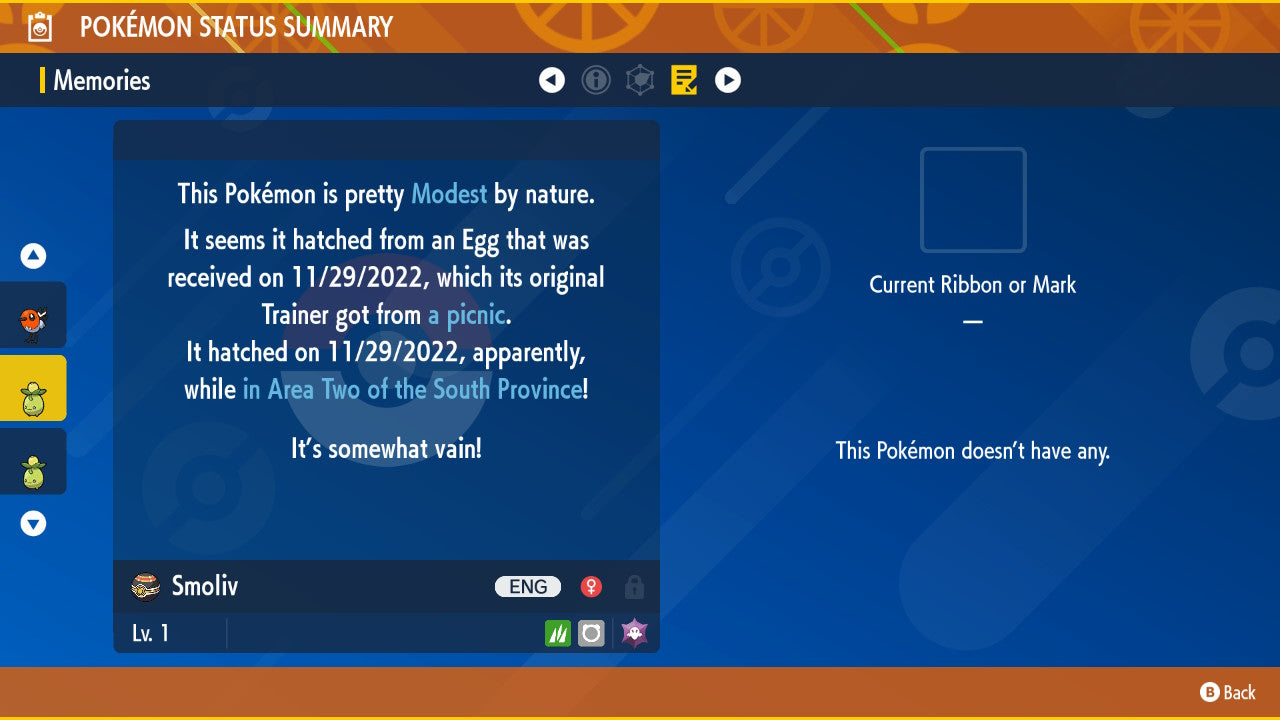
Task: Click the ENG language badge
Action: tap(527, 586)
